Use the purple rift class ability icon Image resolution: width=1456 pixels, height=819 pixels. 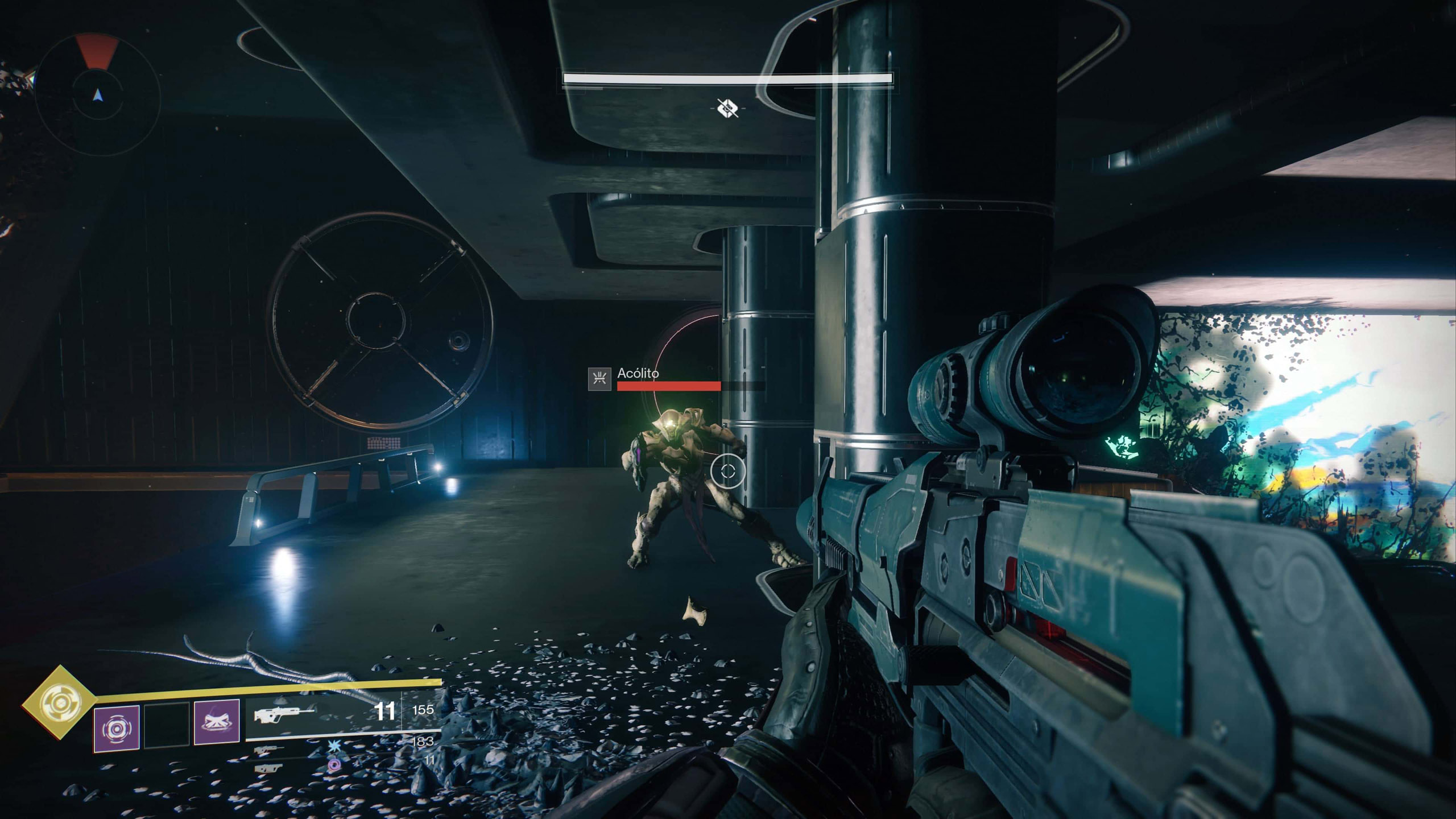tap(217, 722)
